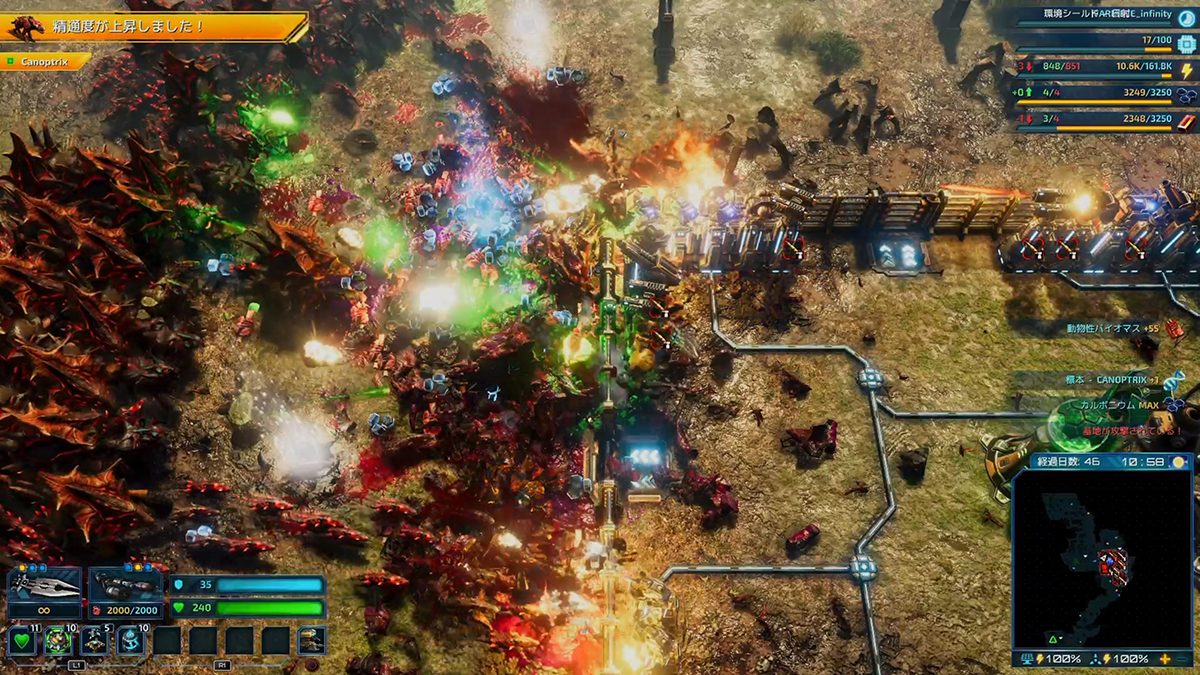Select the red ironium ingot resource icon
1200x675 pixels.
point(1186,120)
